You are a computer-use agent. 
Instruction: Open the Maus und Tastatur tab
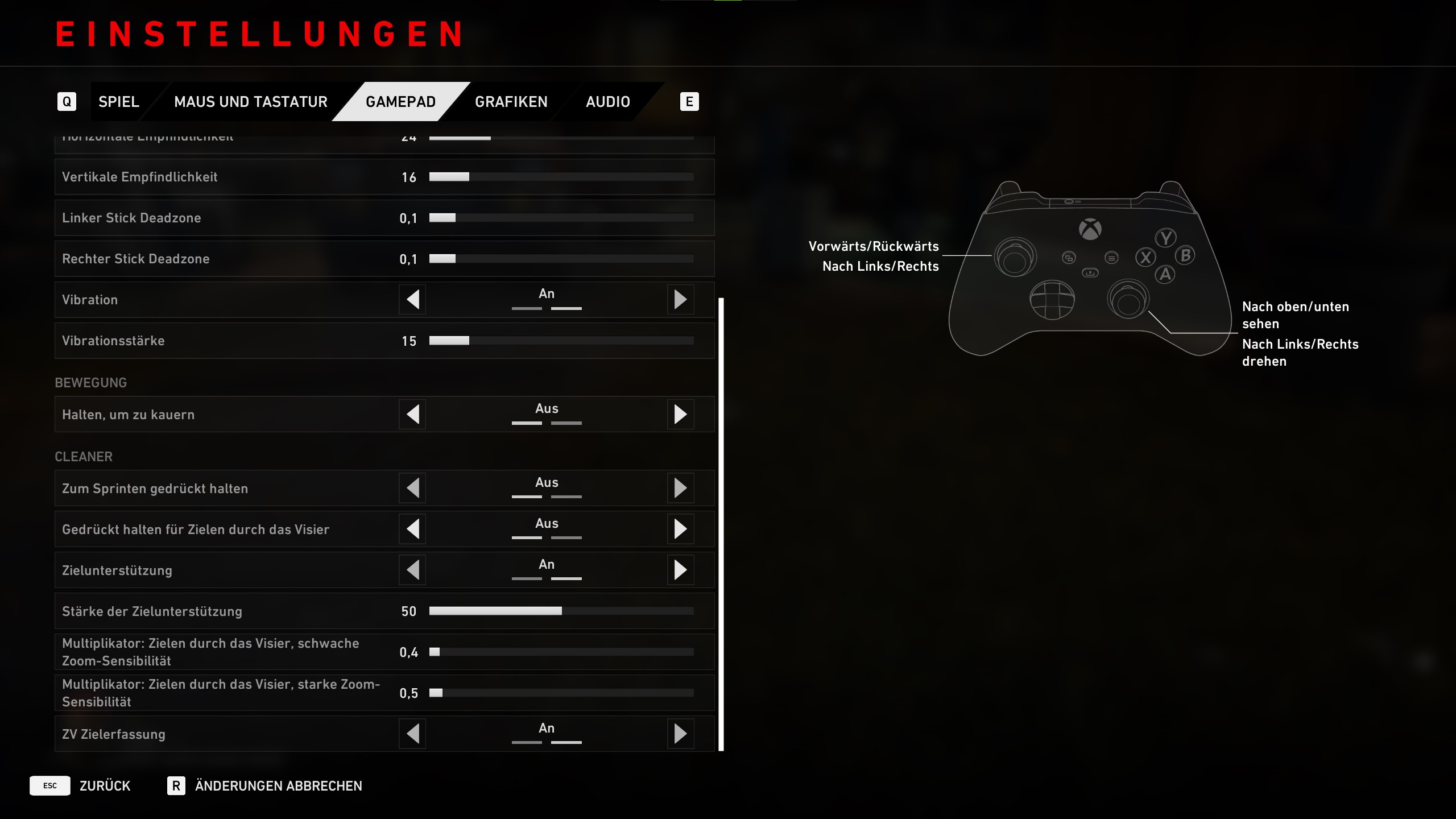(250, 102)
